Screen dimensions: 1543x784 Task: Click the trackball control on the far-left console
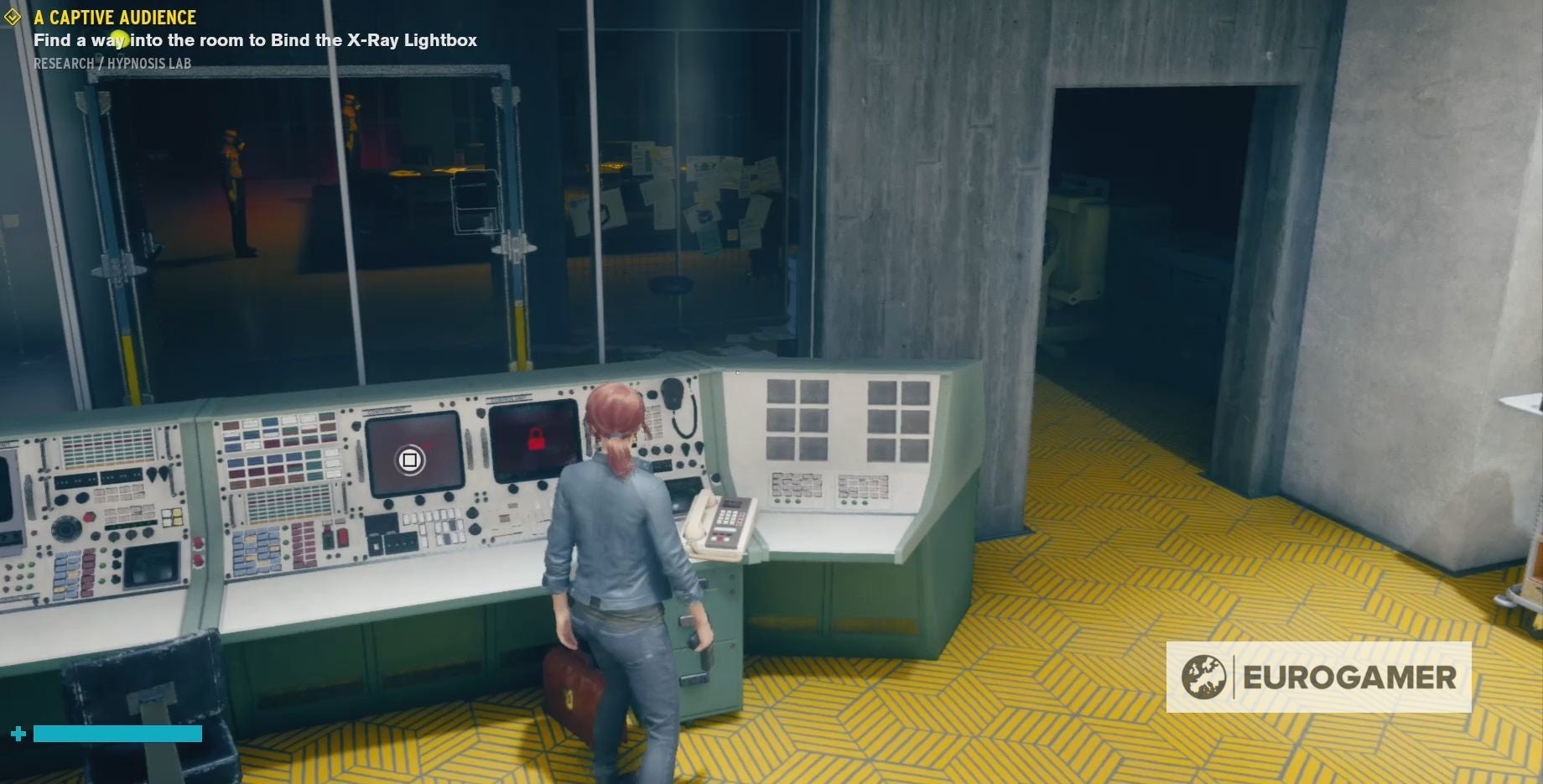[65, 529]
